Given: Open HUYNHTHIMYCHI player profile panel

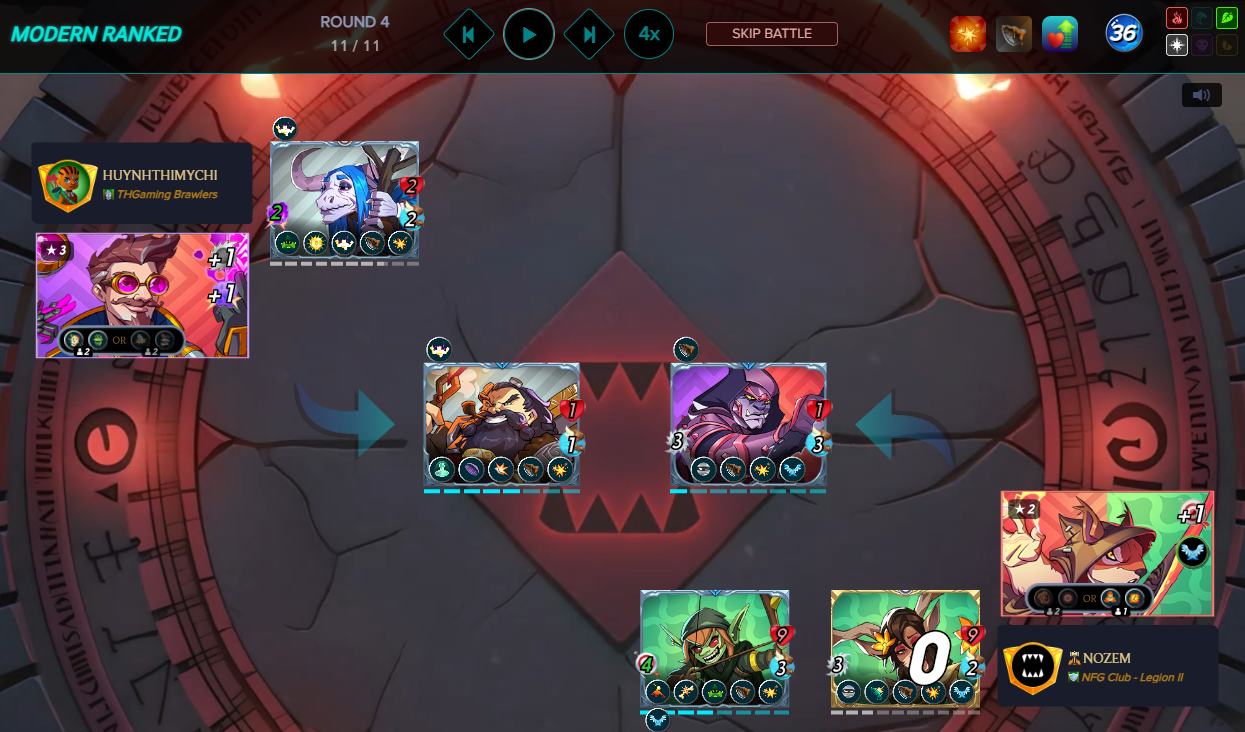Looking at the screenshot, I should tap(142, 183).
